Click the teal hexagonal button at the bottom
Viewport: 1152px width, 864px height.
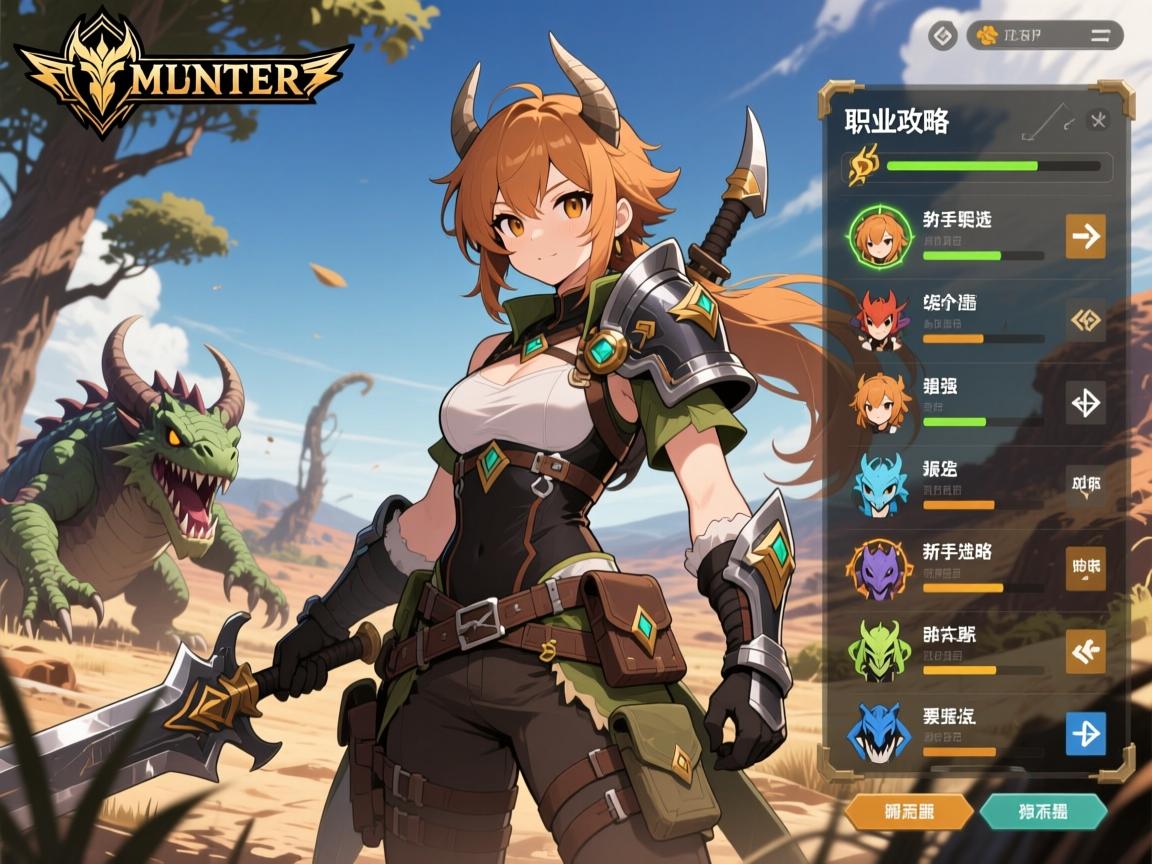tap(1042, 811)
